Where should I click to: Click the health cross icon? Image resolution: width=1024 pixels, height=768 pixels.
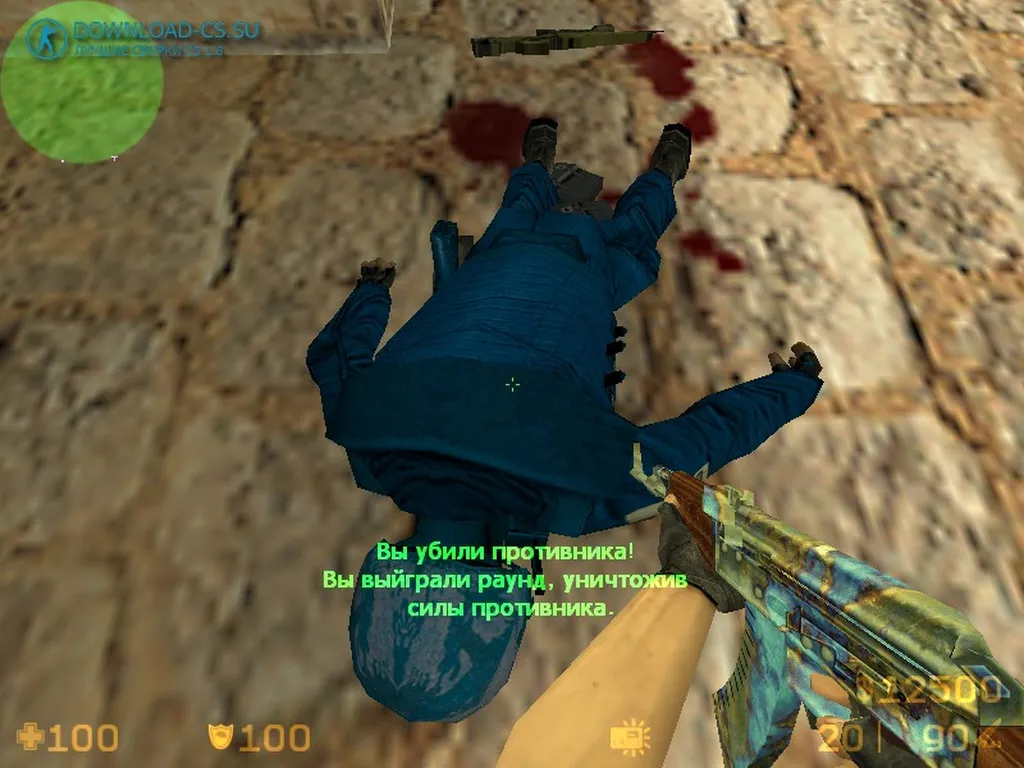[x=31, y=738]
